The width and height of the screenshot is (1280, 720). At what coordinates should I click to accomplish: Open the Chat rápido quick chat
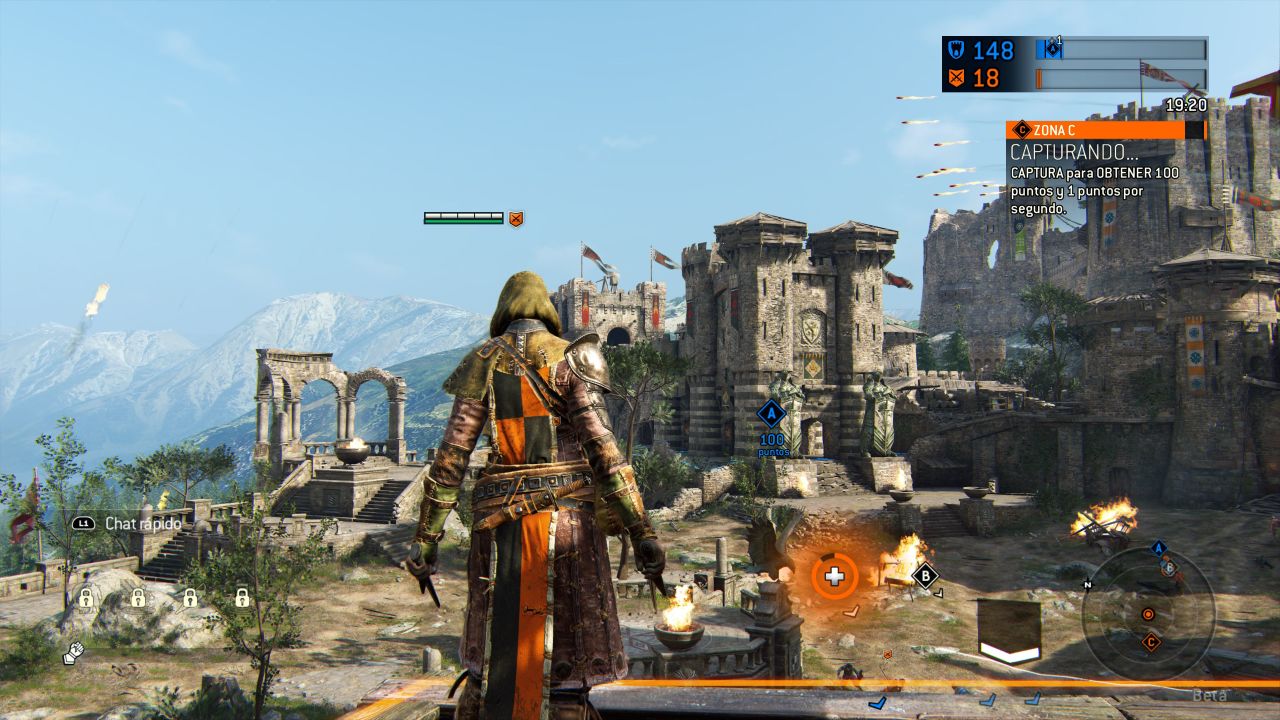click(128, 523)
